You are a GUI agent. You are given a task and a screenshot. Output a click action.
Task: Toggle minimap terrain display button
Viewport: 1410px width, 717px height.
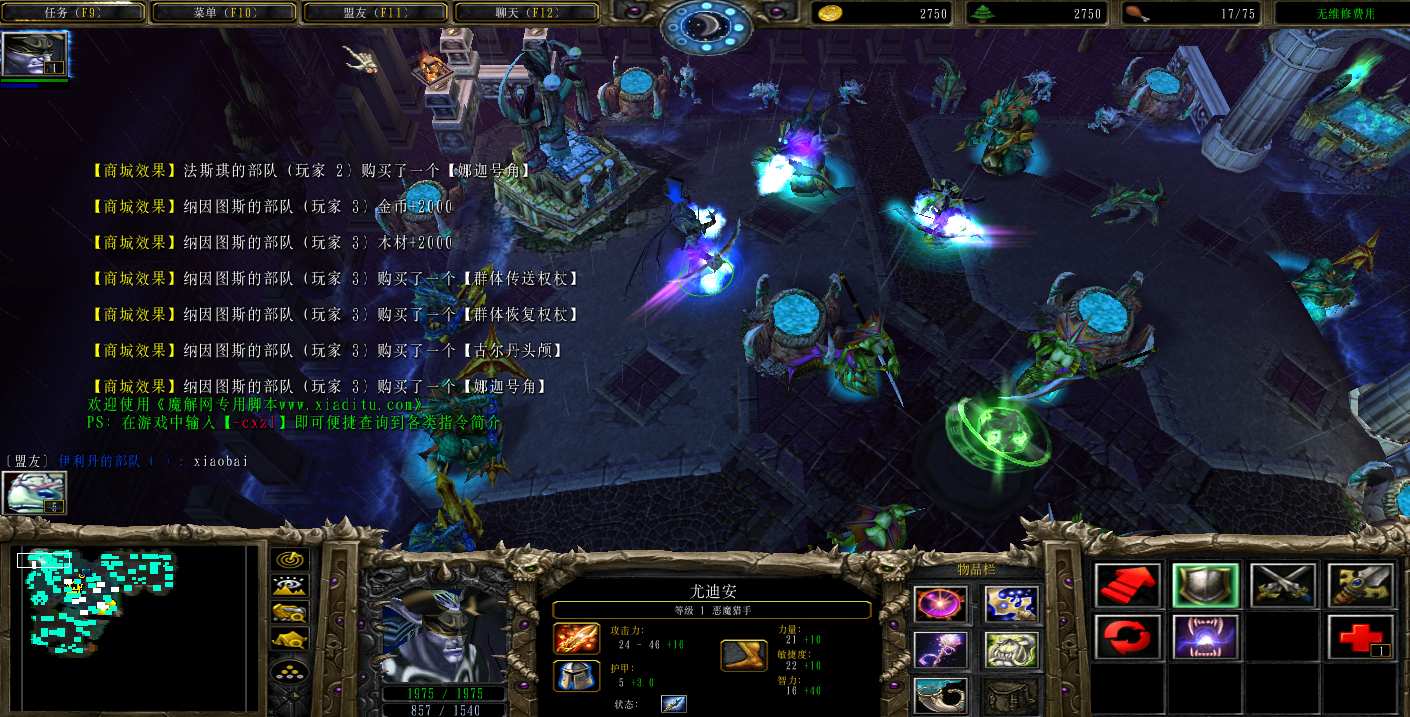[289, 587]
